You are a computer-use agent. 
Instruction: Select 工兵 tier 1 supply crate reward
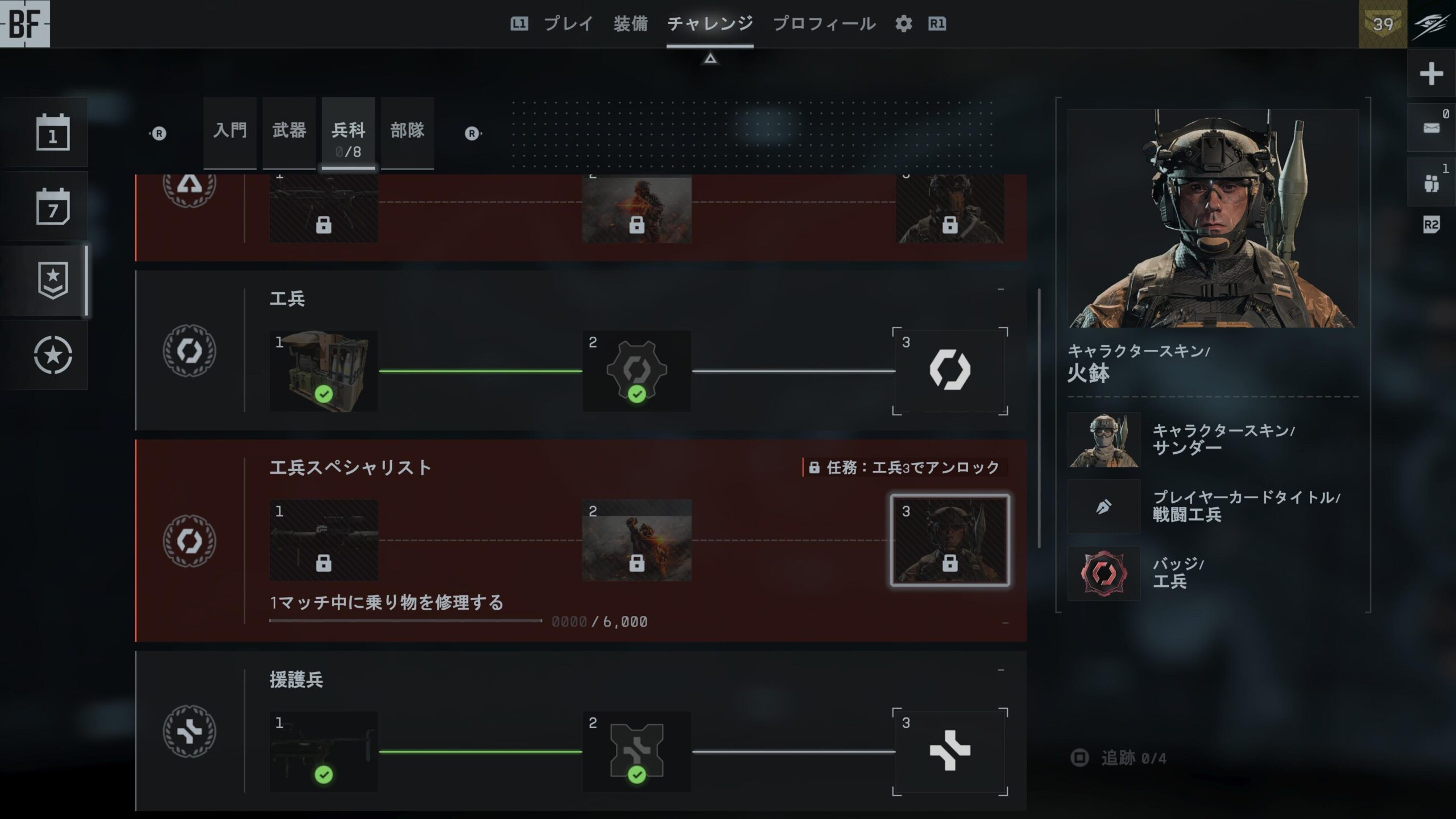tap(324, 371)
